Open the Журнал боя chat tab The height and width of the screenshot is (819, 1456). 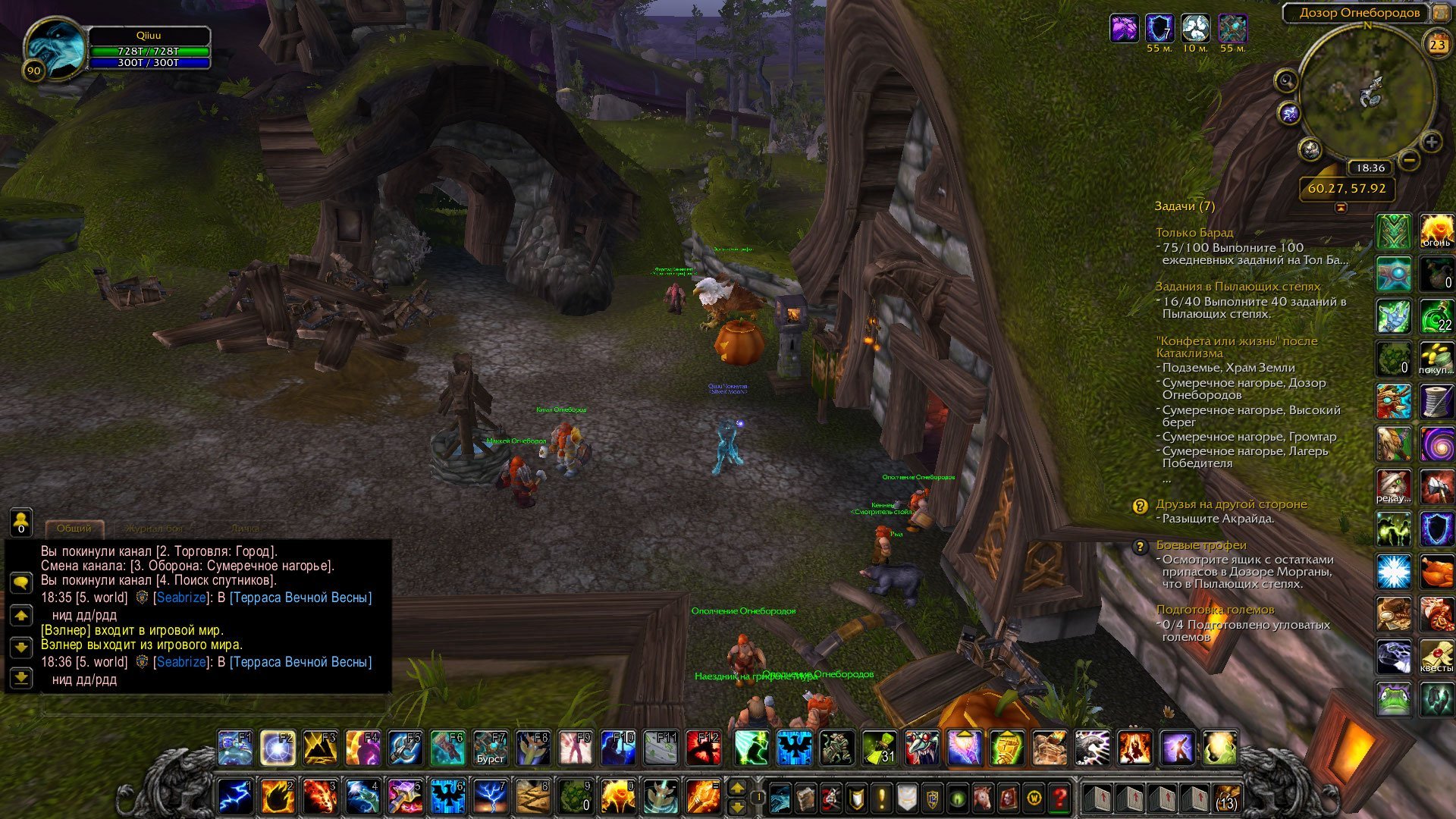(153, 528)
